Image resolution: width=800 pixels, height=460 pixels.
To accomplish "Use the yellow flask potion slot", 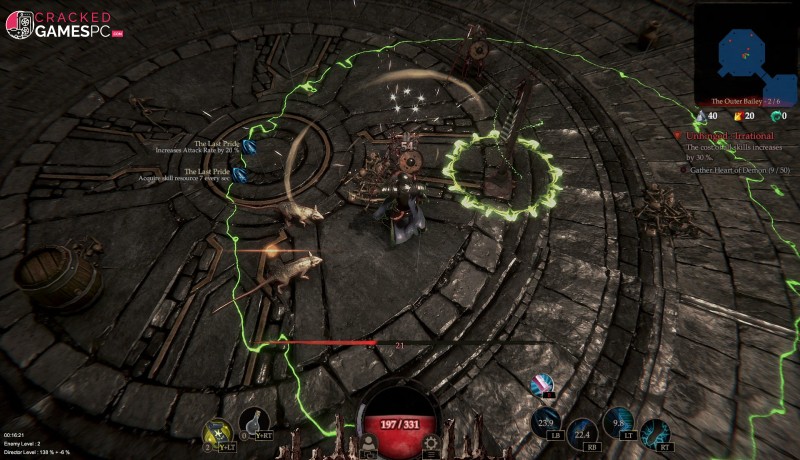I will [x=215, y=428].
